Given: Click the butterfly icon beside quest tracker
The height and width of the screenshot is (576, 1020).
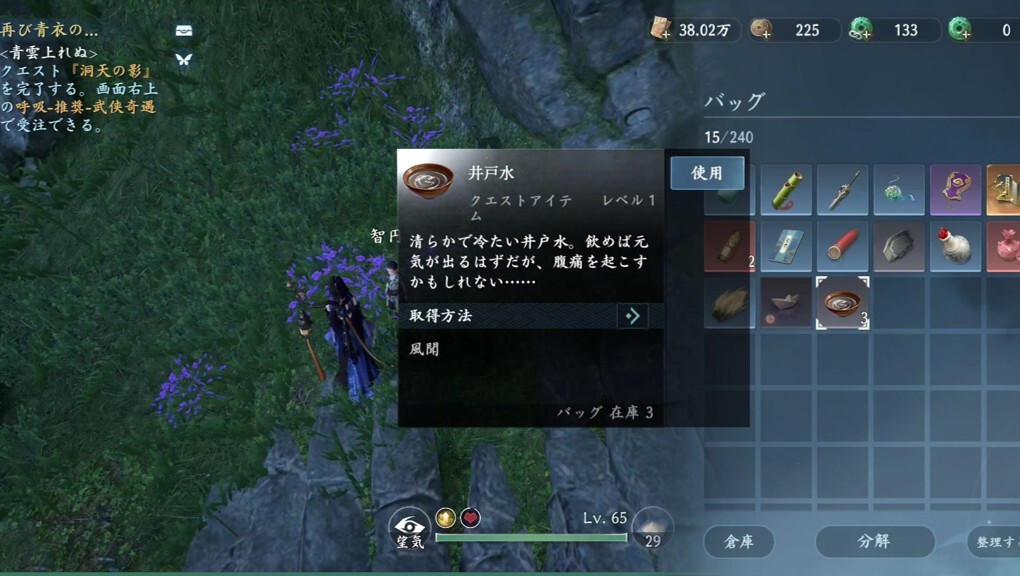Looking at the screenshot, I should 183,59.
